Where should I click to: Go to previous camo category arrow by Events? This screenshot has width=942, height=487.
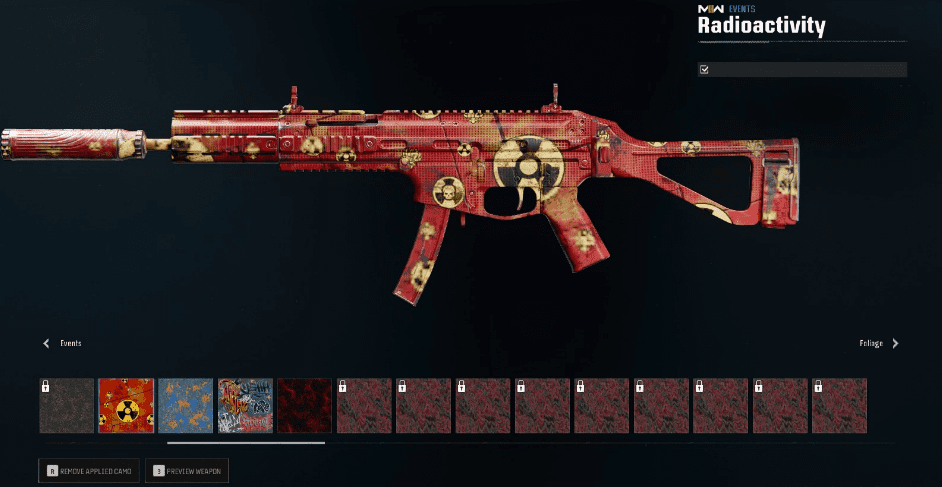46,343
